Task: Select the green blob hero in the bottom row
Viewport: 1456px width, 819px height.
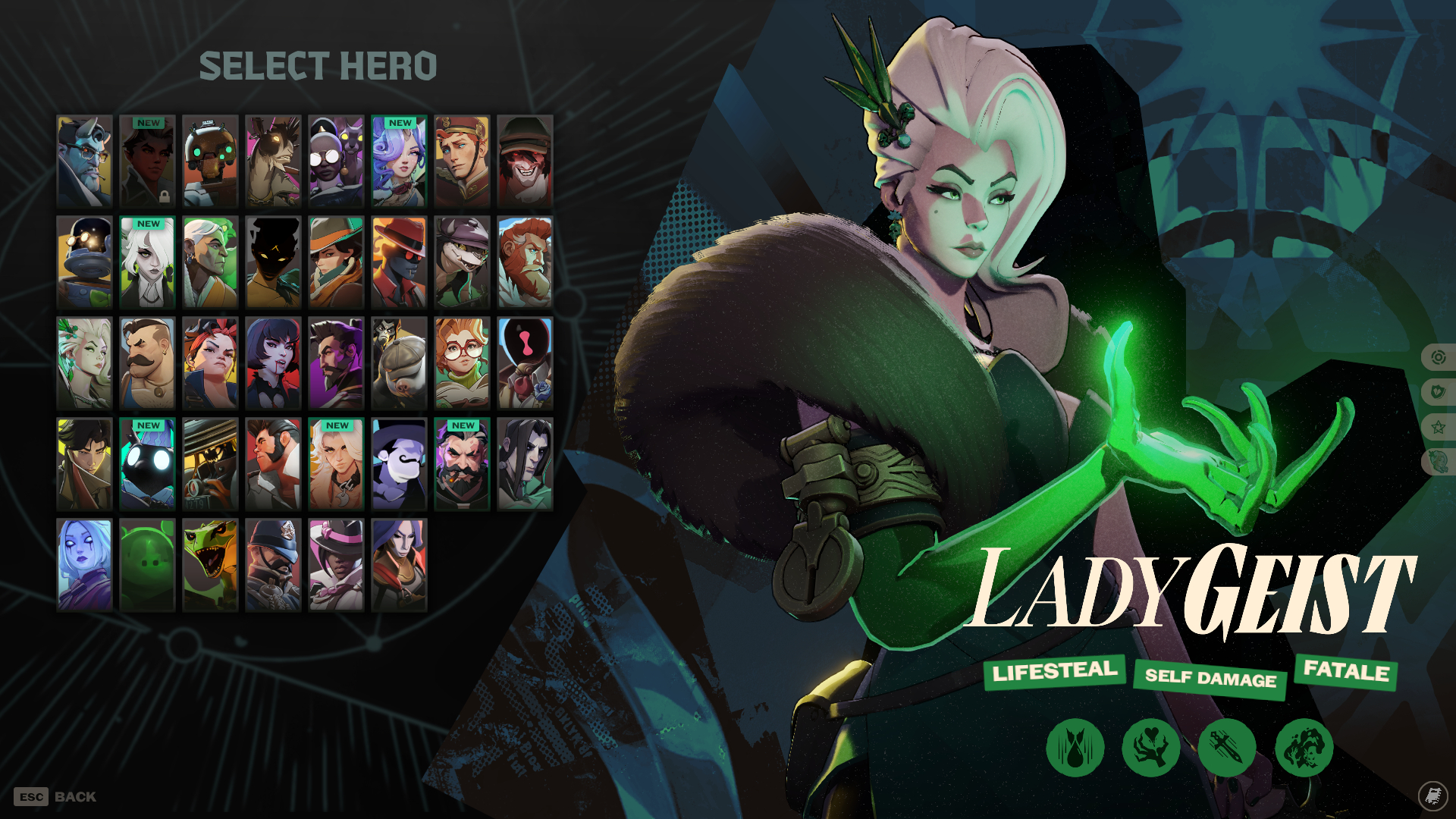Action: coord(147,563)
